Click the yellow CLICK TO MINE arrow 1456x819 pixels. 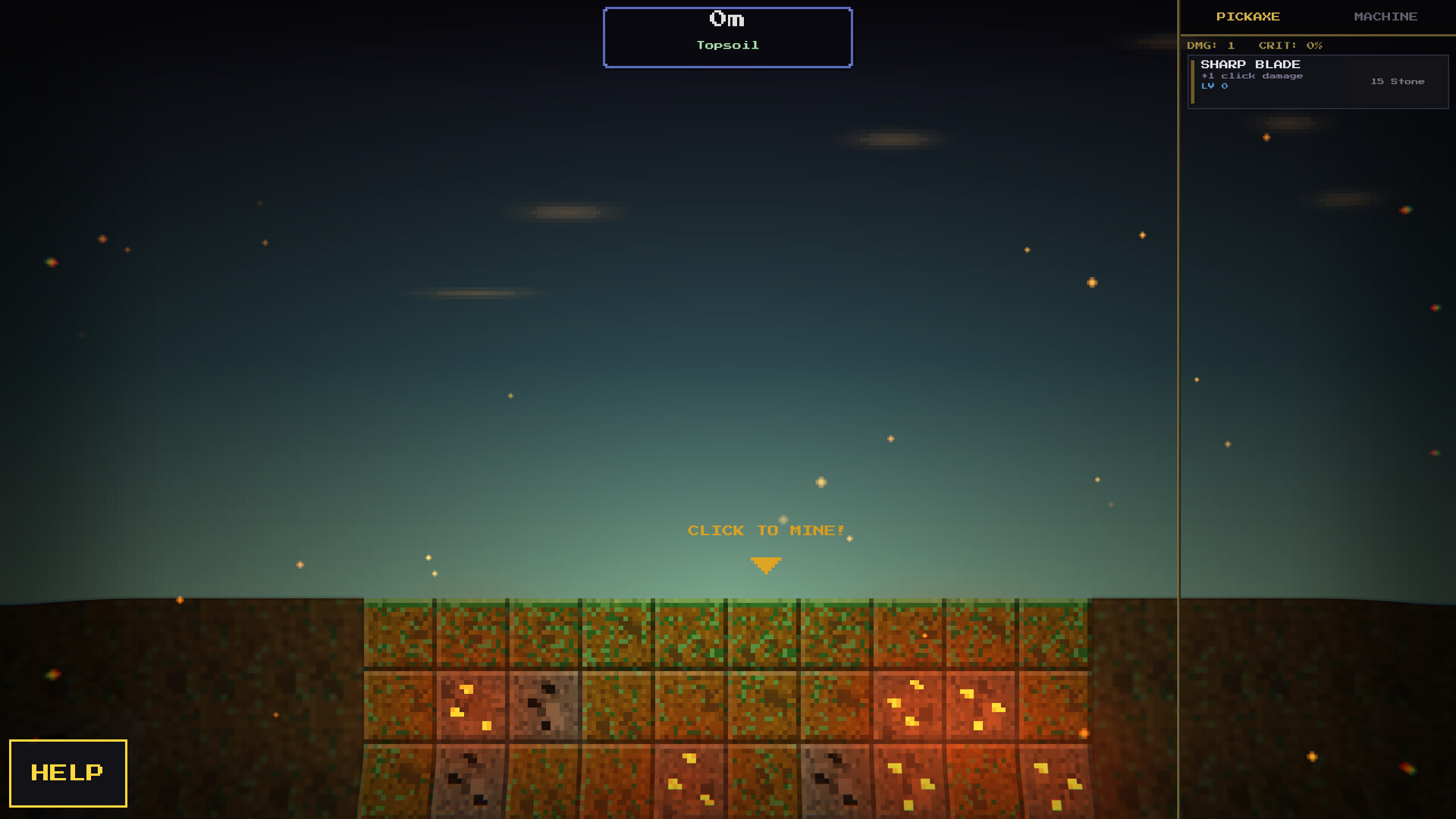(x=766, y=563)
